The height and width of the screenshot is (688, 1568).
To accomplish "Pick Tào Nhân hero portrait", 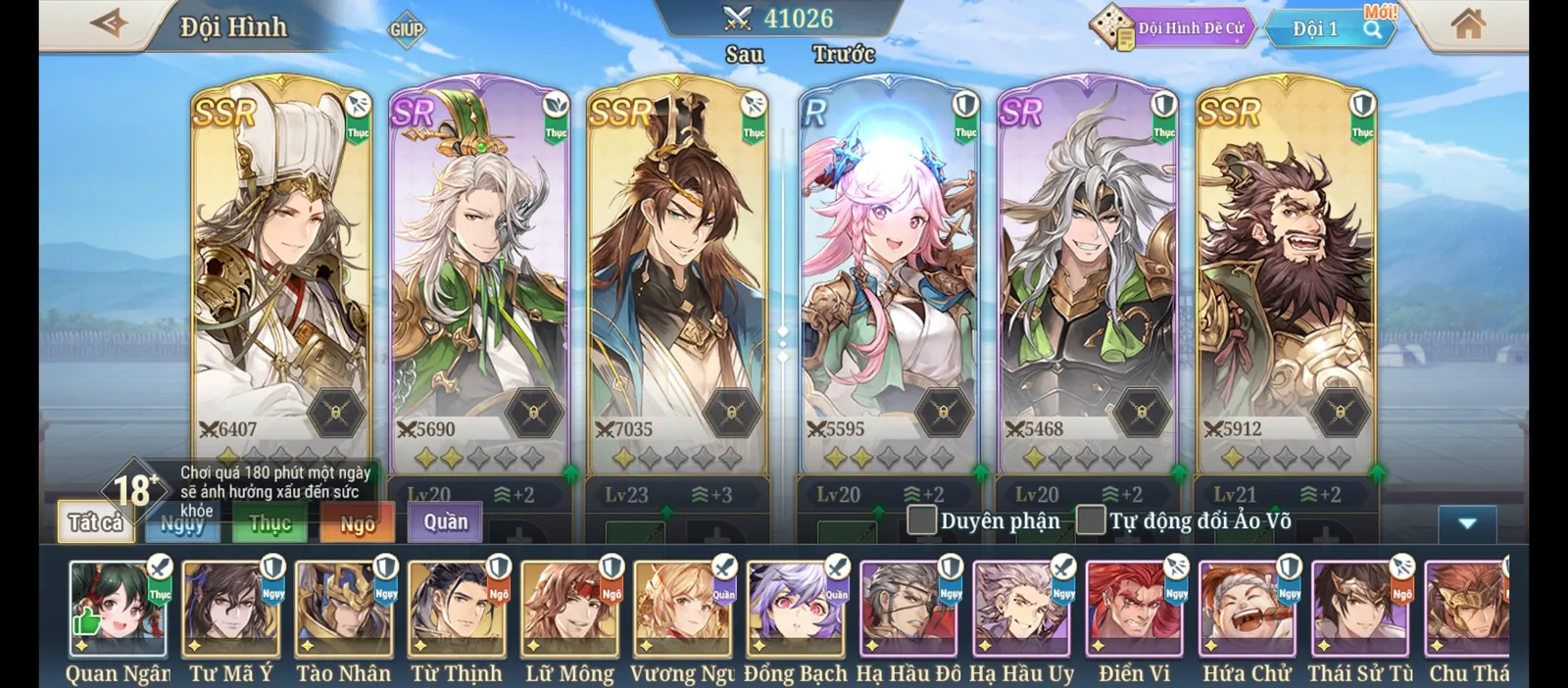I will (x=344, y=610).
